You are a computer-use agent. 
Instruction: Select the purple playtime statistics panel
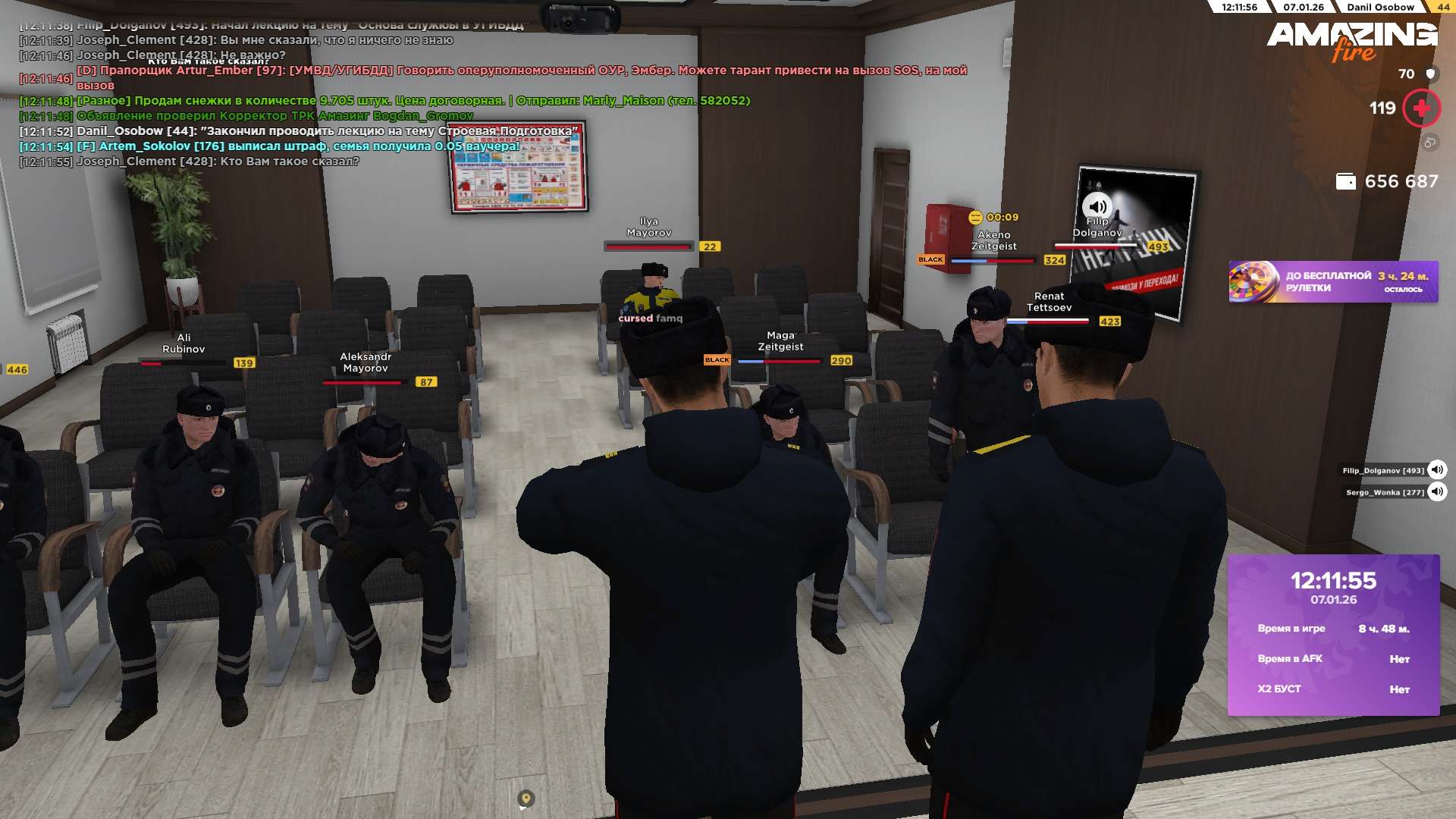click(1333, 635)
